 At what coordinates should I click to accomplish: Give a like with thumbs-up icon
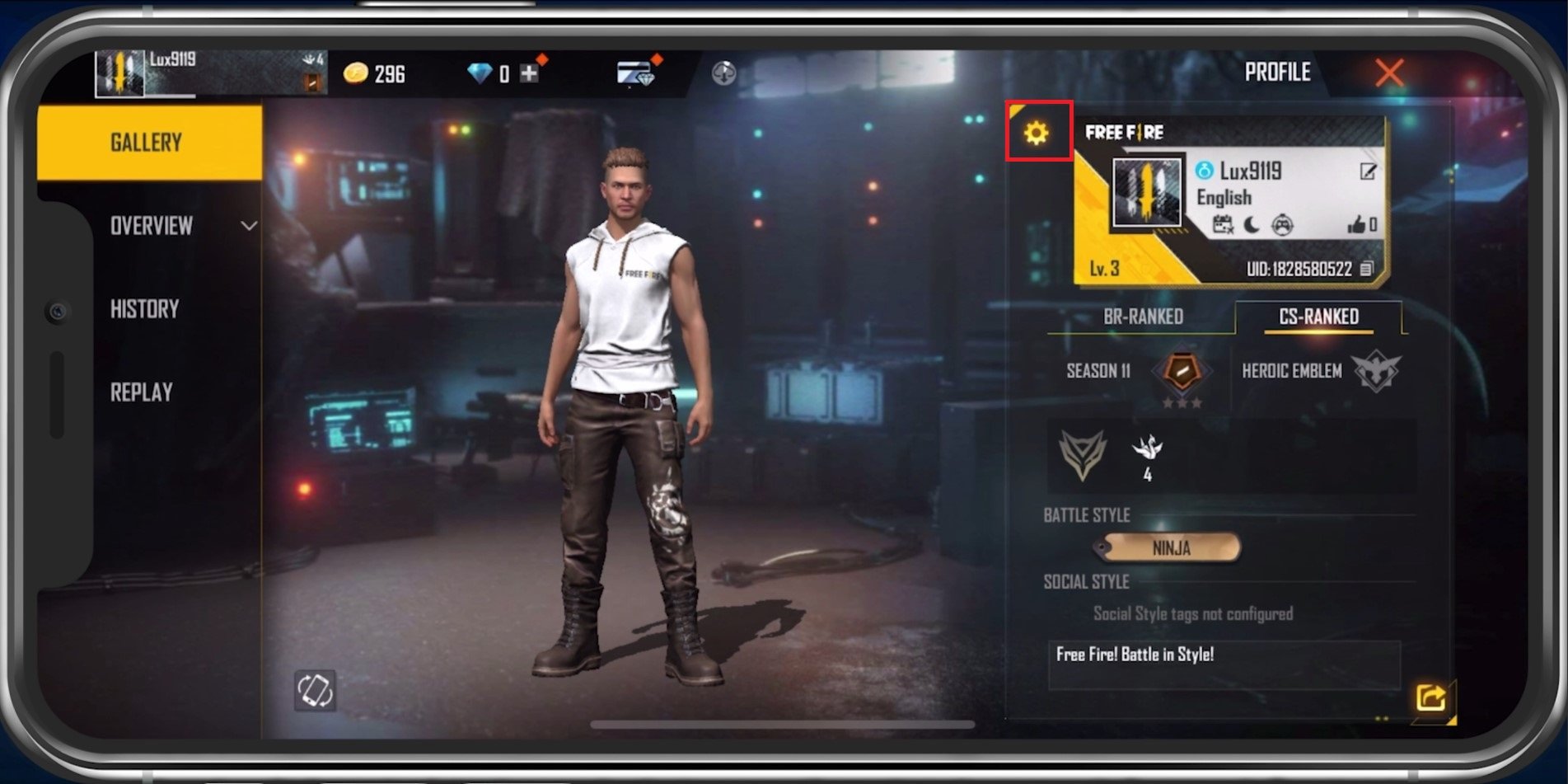(1356, 224)
